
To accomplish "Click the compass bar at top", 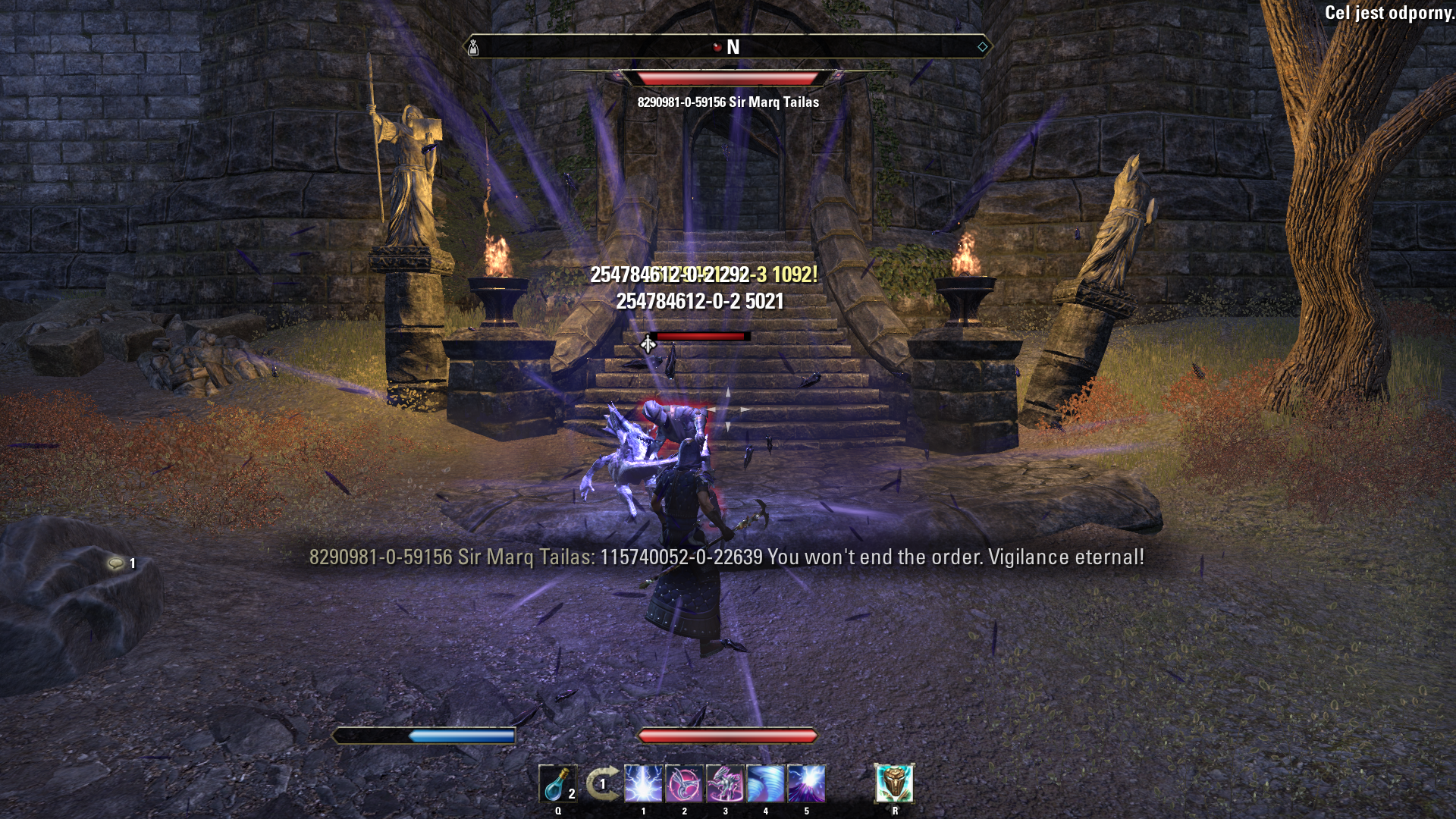I will coord(728,47).
